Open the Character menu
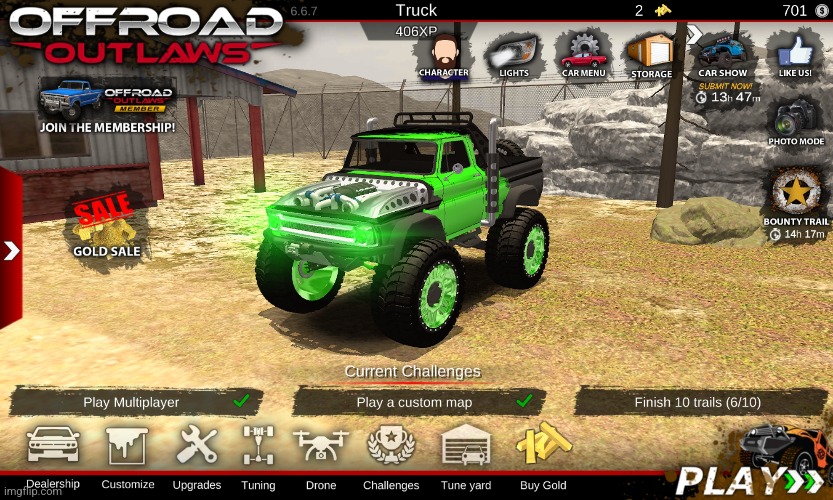The width and height of the screenshot is (833, 500). pos(444,53)
